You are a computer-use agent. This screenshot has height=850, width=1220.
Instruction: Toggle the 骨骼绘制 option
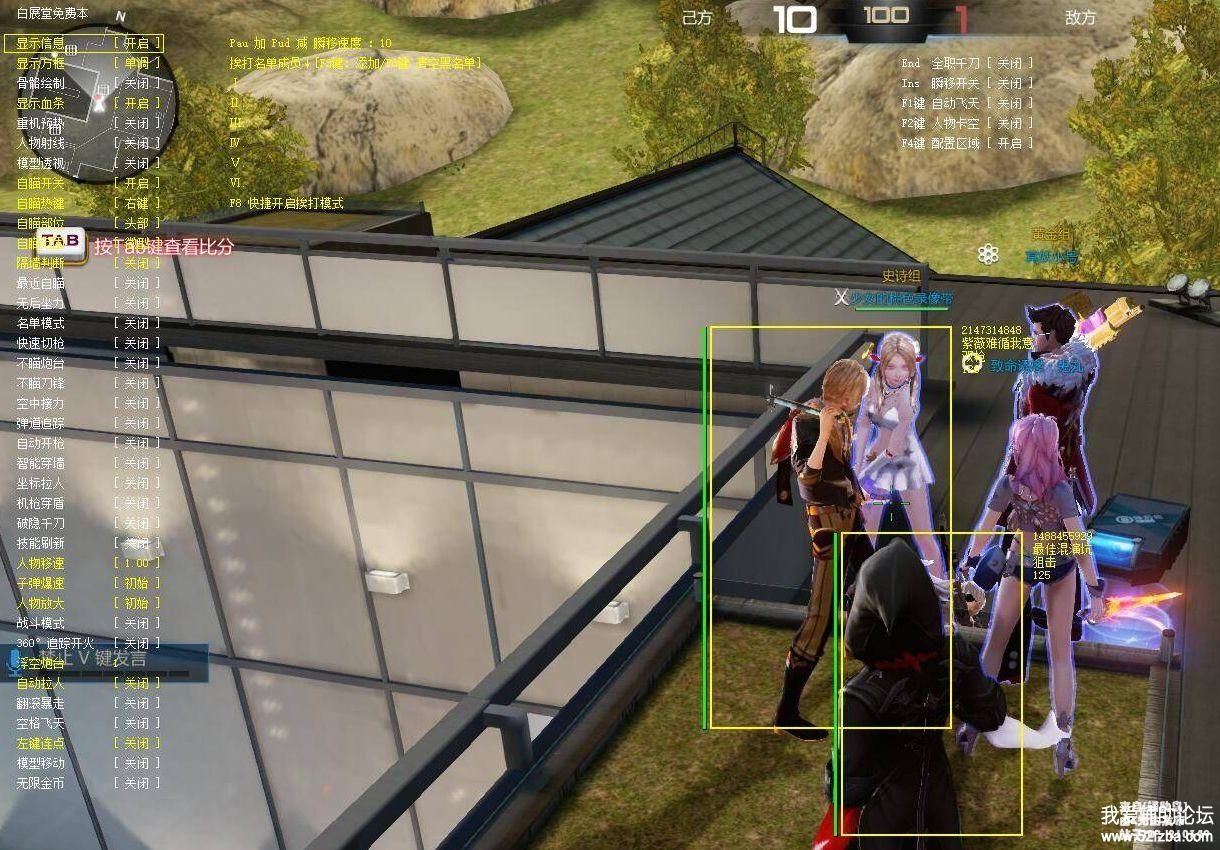[87, 83]
